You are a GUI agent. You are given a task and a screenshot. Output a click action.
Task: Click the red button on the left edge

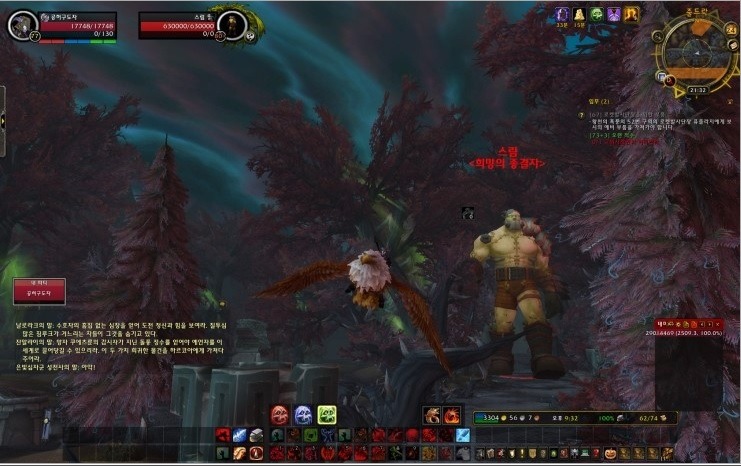39,290
